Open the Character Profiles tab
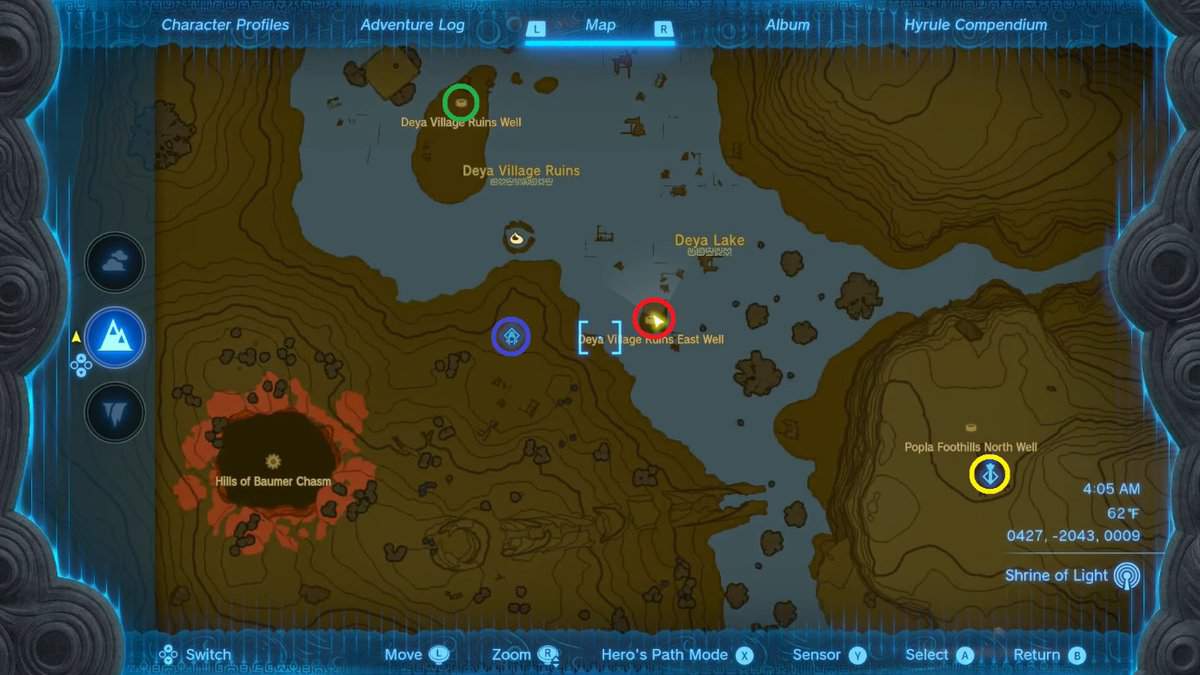 pos(225,25)
